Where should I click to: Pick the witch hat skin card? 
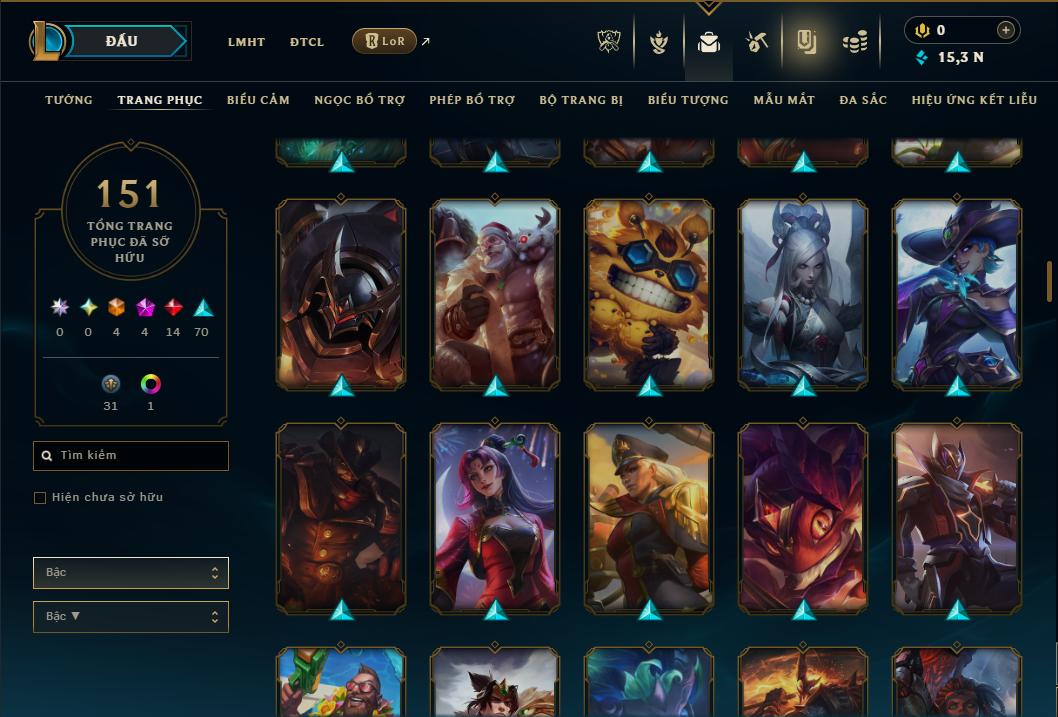tap(957, 293)
